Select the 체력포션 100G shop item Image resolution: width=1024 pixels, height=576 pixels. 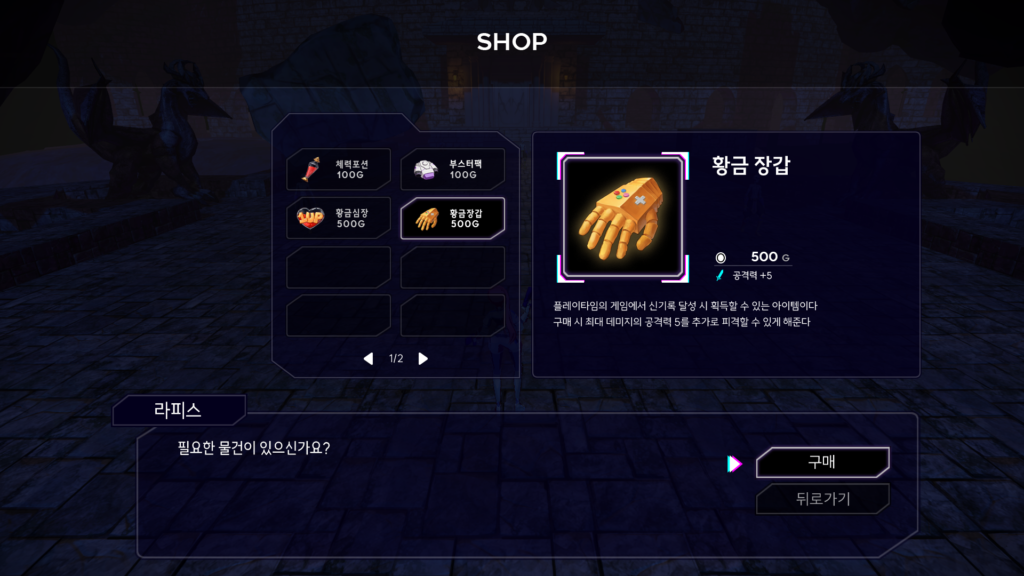[x=338, y=169]
